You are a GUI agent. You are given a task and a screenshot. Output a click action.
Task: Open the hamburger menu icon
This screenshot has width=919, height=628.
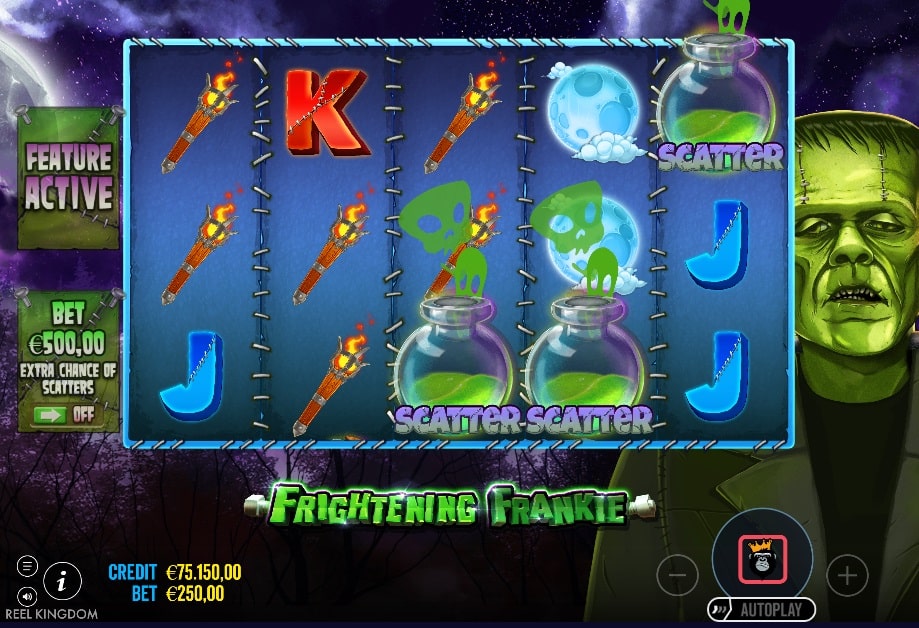click(x=26, y=566)
